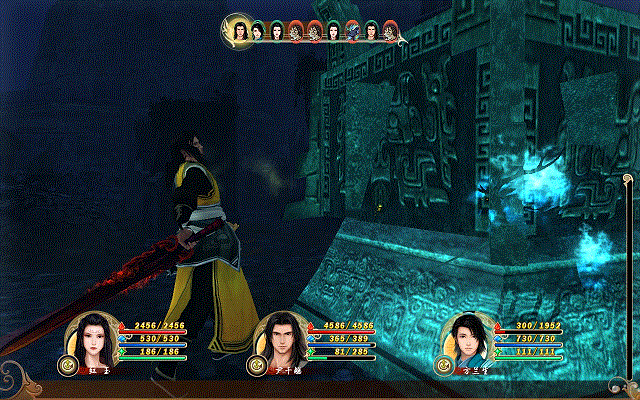Select Yin Qianshang's (尹千觞) party portrait
This screenshot has width=640, height=400.
(x=281, y=340)
